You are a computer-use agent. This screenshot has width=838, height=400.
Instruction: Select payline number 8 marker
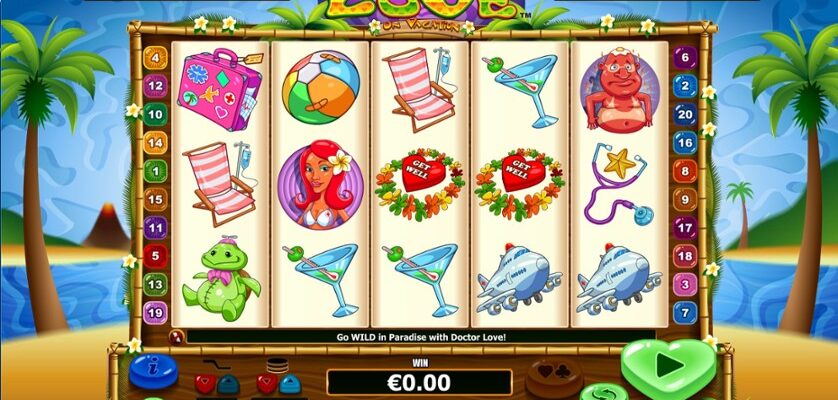(685, 171)
